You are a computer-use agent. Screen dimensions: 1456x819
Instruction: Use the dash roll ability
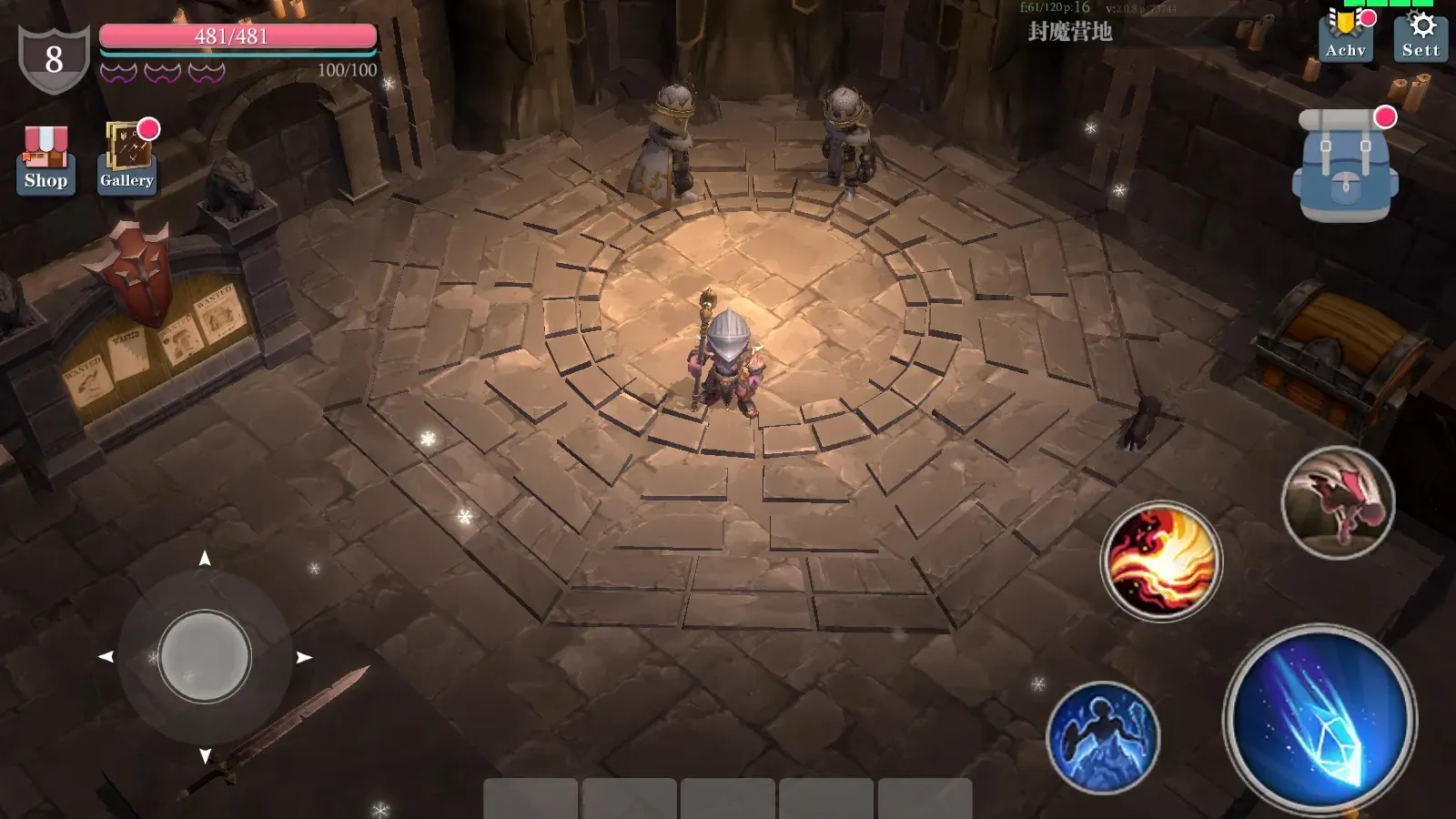point(1338,502)
